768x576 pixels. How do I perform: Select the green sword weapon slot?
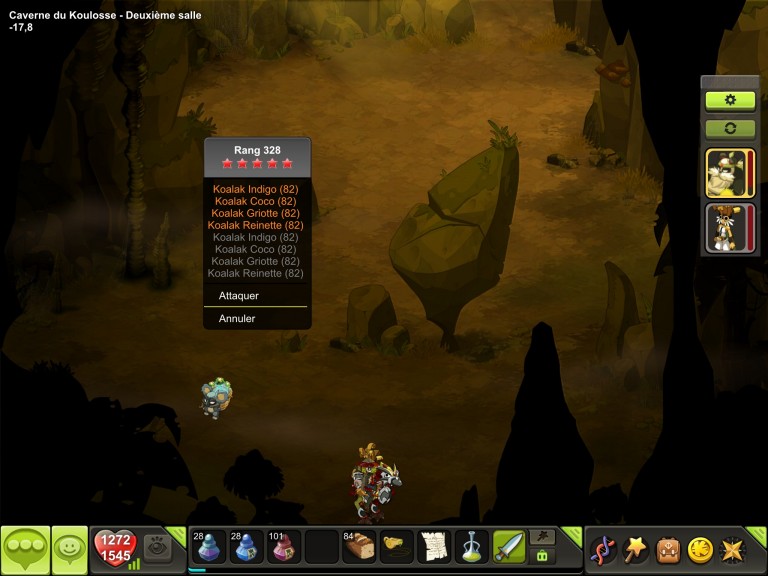(x=509, y=547)
